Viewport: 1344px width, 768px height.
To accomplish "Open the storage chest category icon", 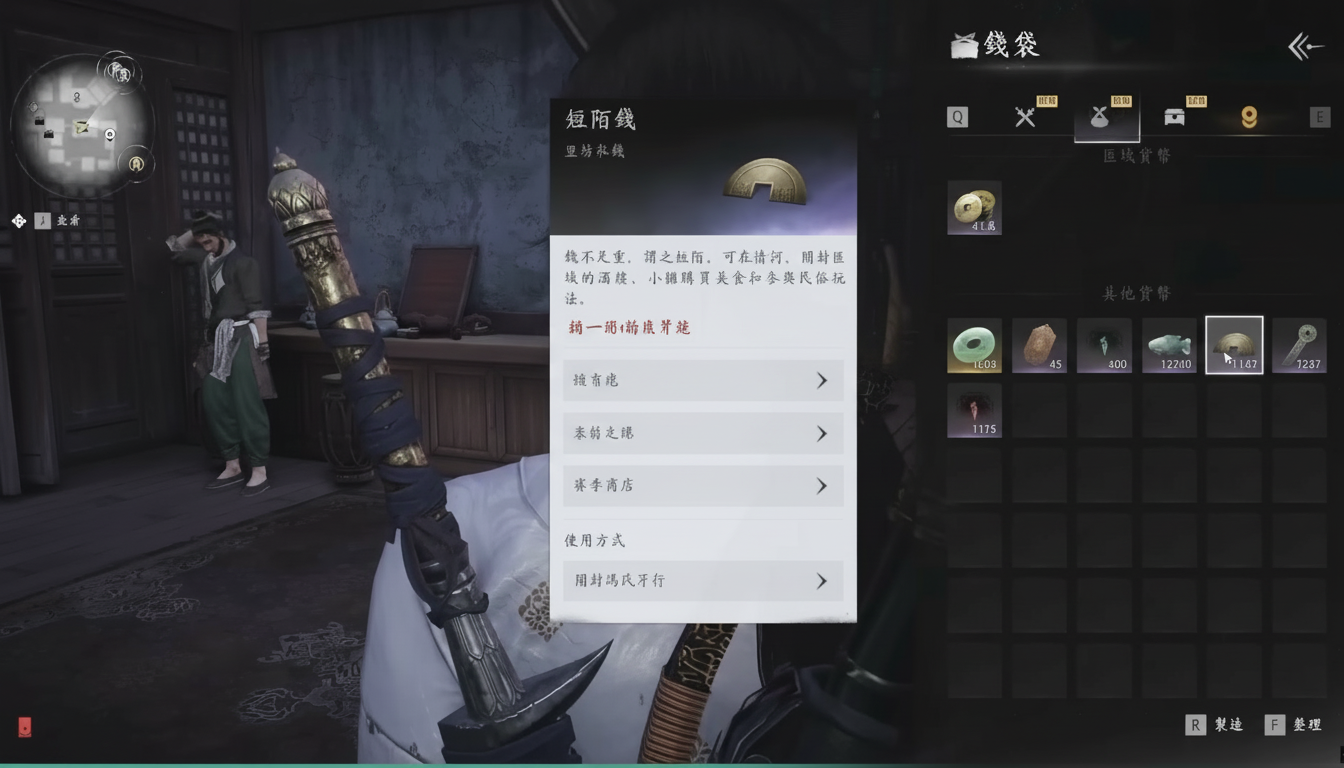I will click(1174, 116).
